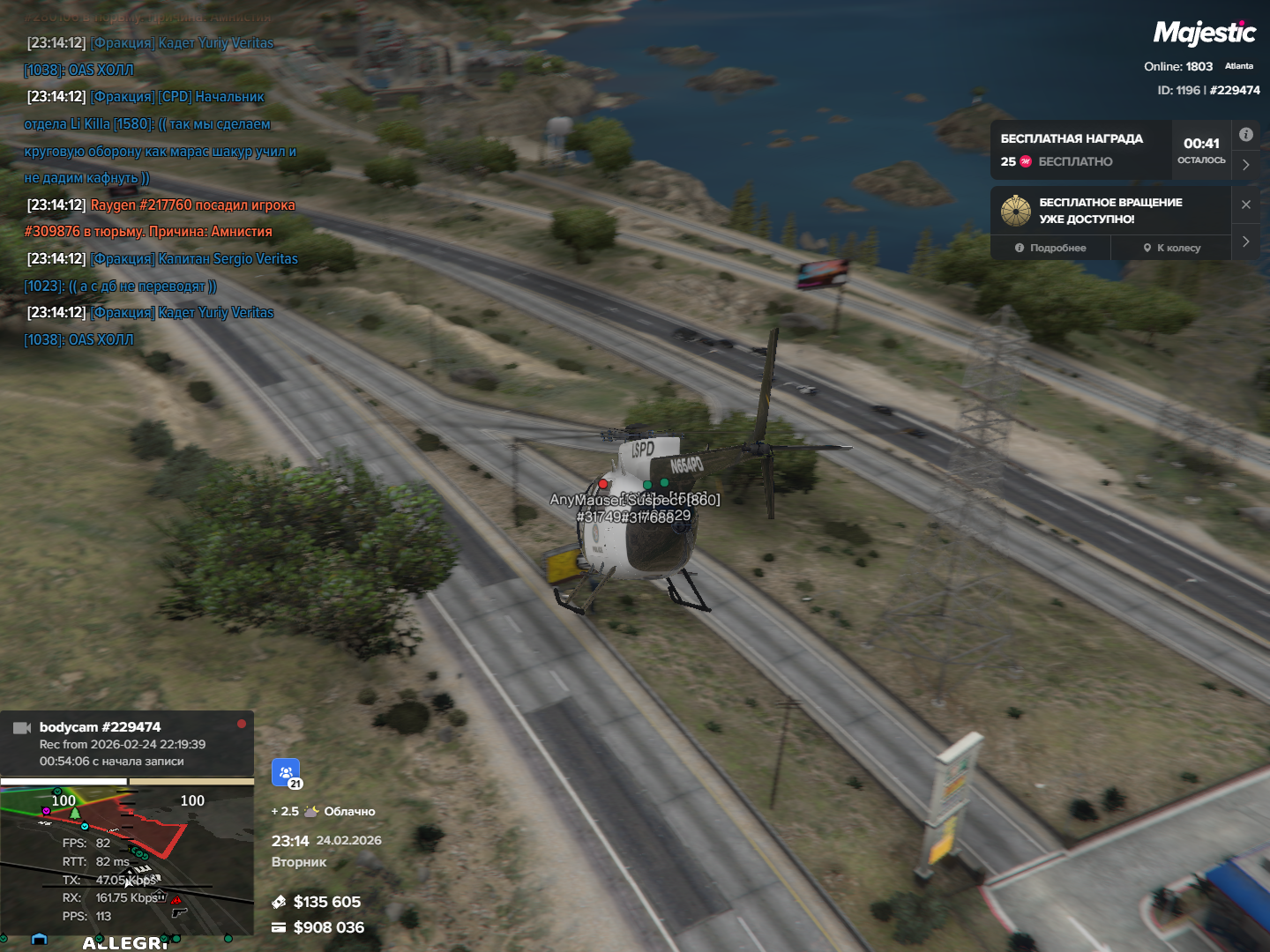Open the blue players online icon
This screenshot has width=1270, height=952.
[286, 773]
